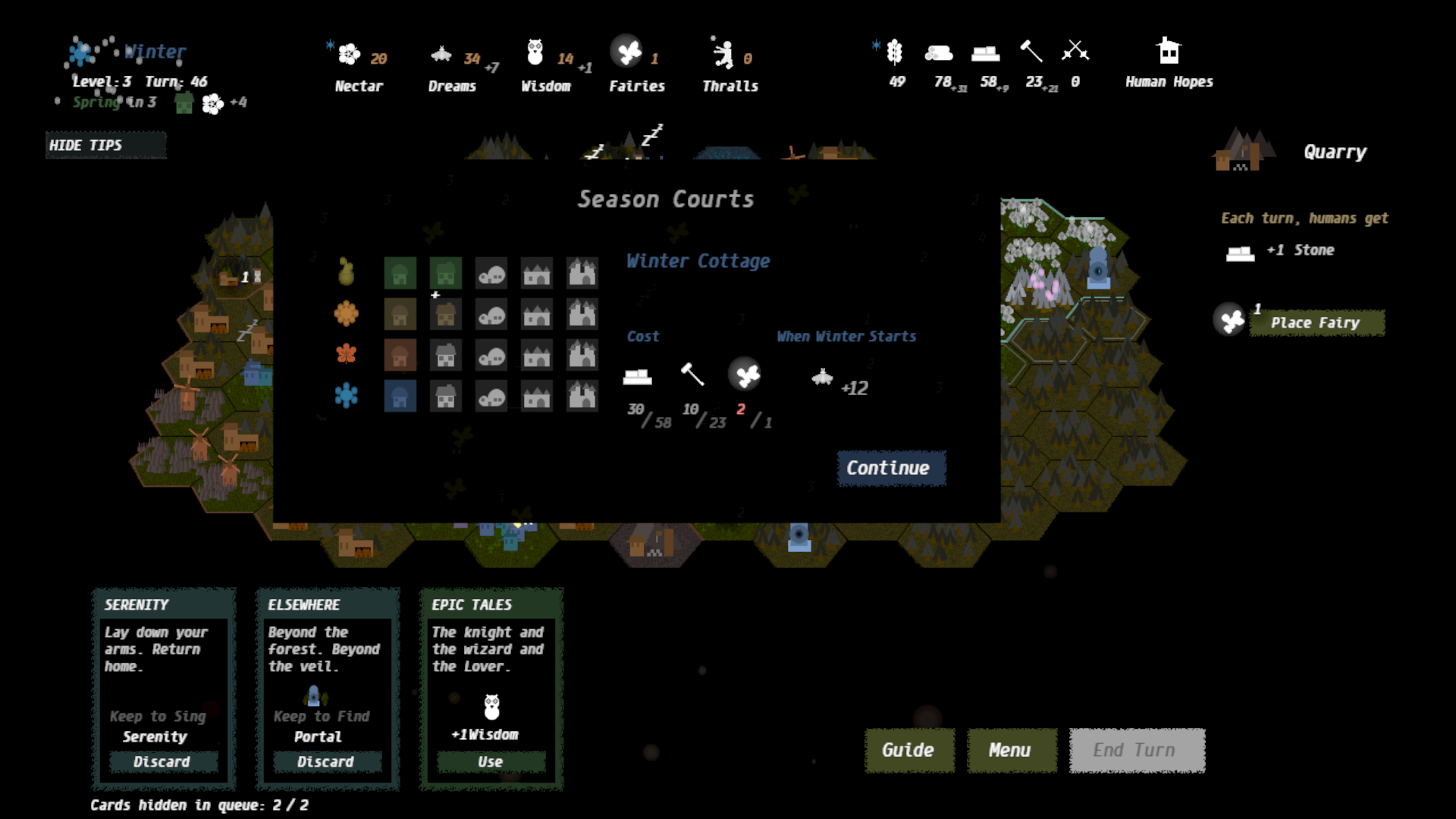The width and height of the screenshot is (1456, 819).
Task: Discard the Elsewhere card
Action: [x=326, y=761]
